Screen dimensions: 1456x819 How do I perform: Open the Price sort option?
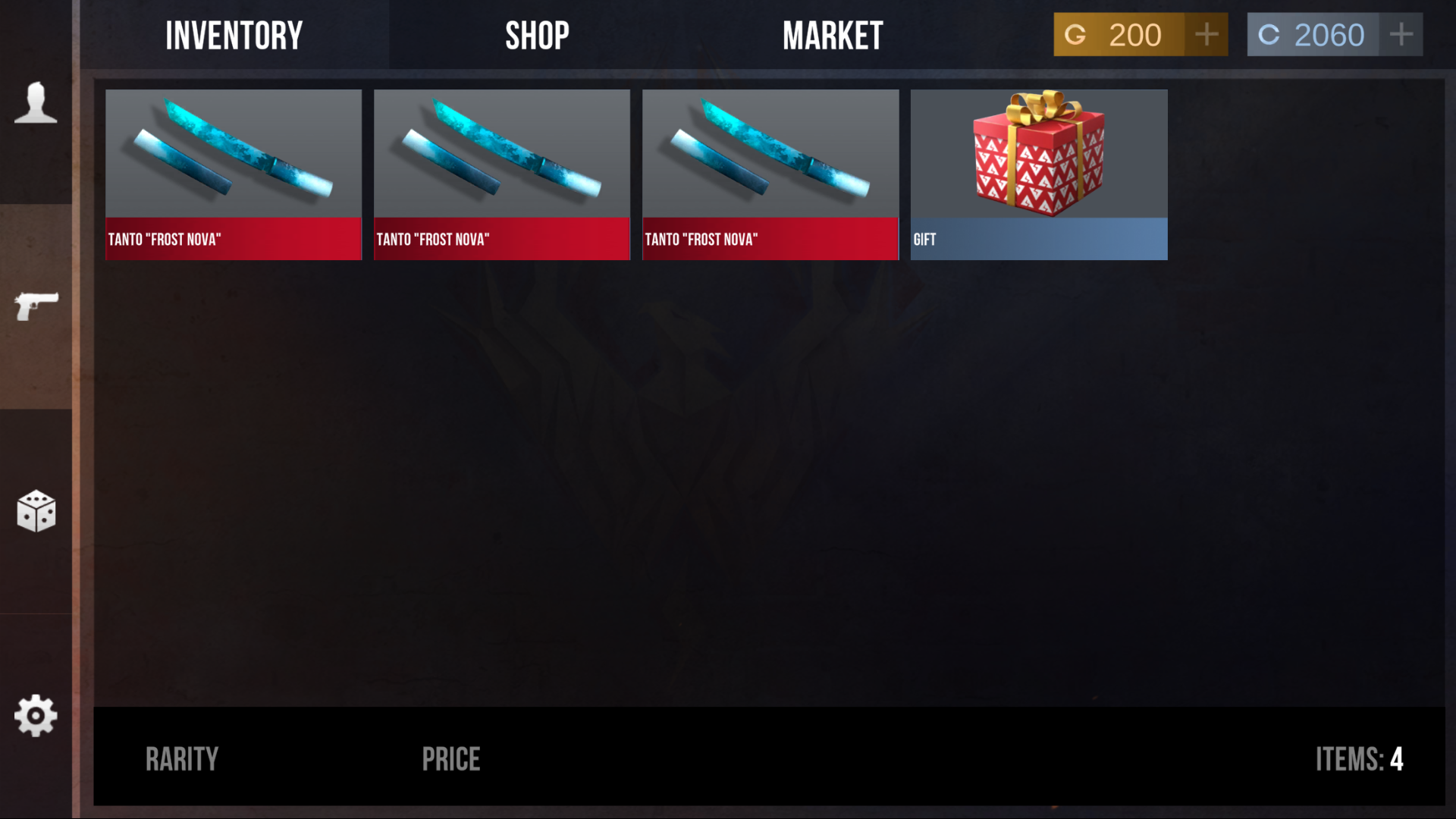click(451, 758)
